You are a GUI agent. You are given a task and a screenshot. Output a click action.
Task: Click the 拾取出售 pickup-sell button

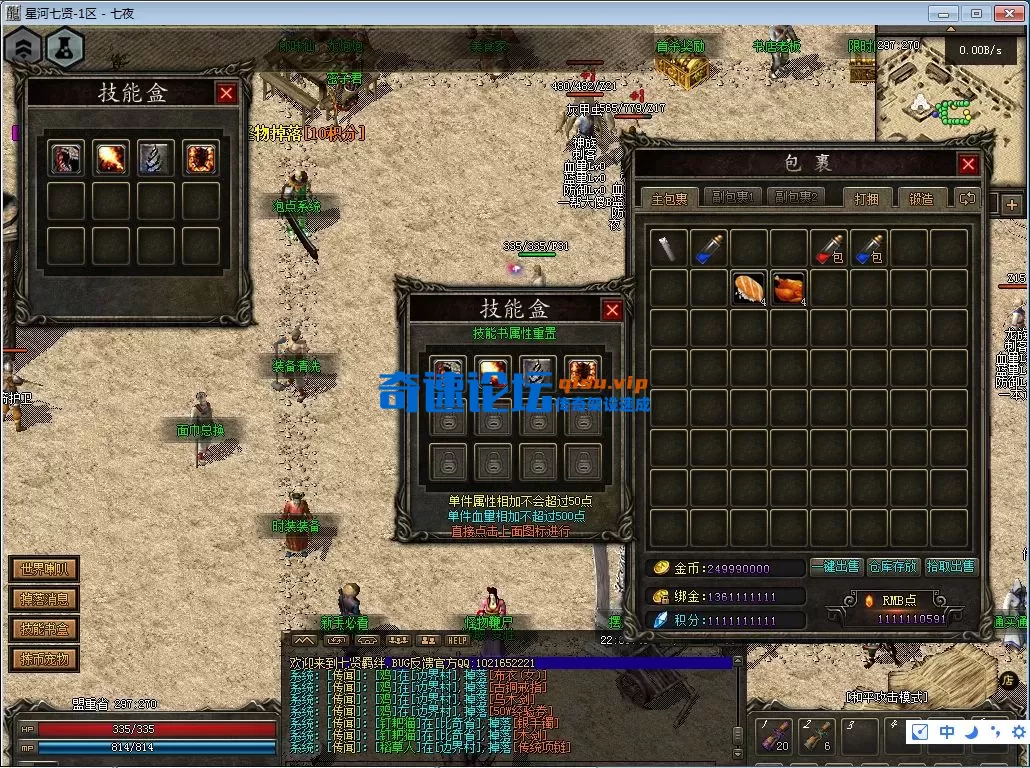coord(950,567)
